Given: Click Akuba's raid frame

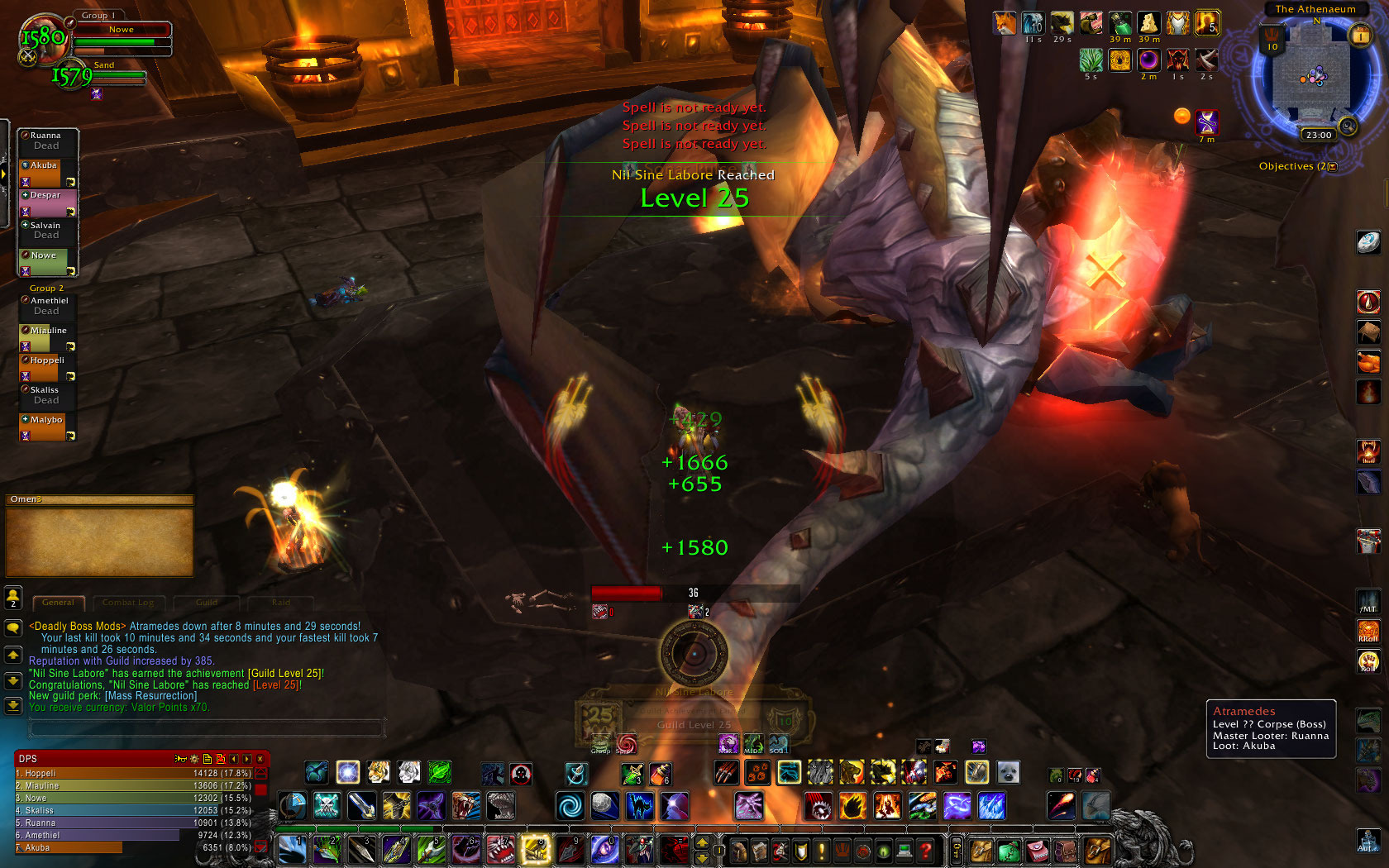Looking at the screenshot, I should pos(48,174).
